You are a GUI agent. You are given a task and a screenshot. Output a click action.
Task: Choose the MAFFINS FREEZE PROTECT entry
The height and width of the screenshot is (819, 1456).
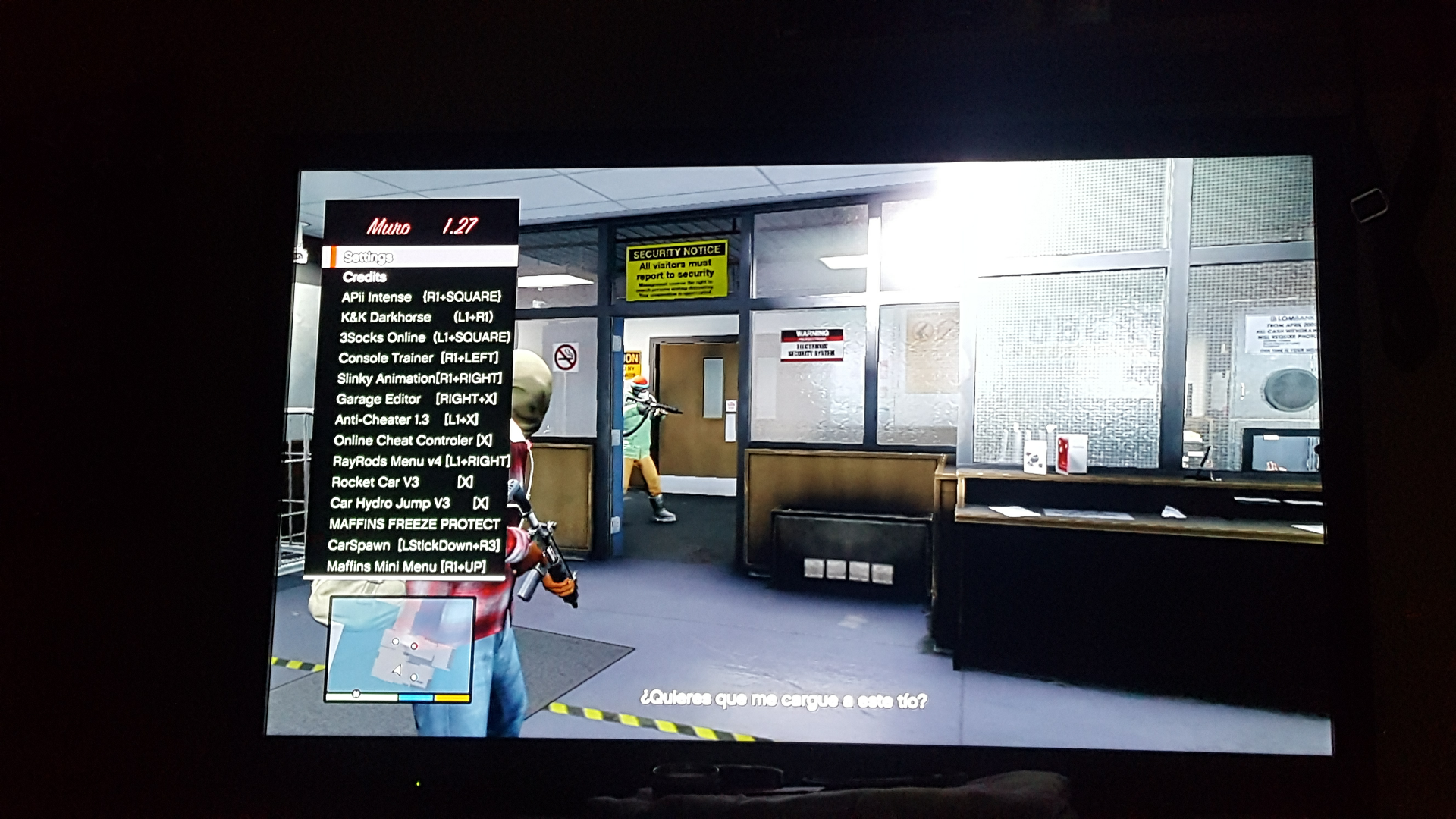point(414,524)
